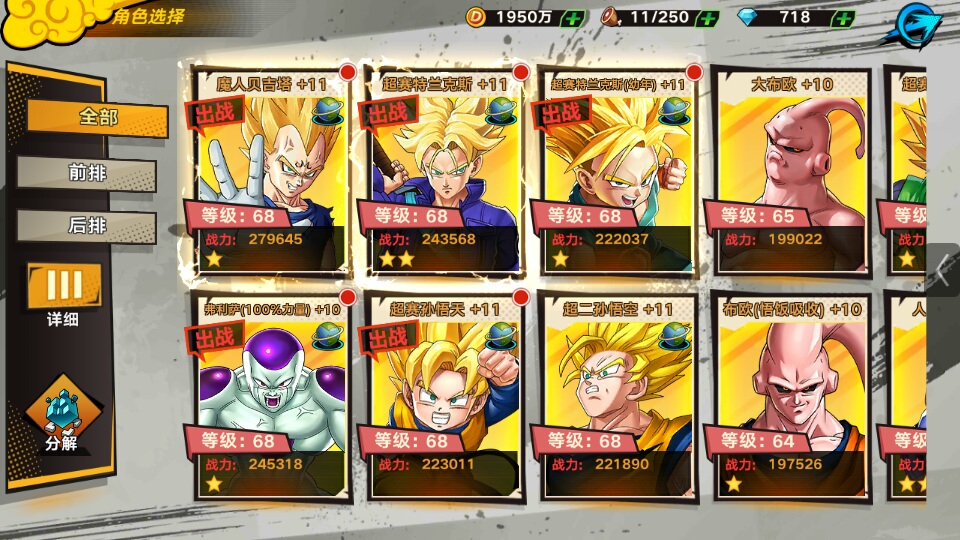Add stamina using the 11/250 plus button
Screen dimensions: 960x540
pos(706,18)
